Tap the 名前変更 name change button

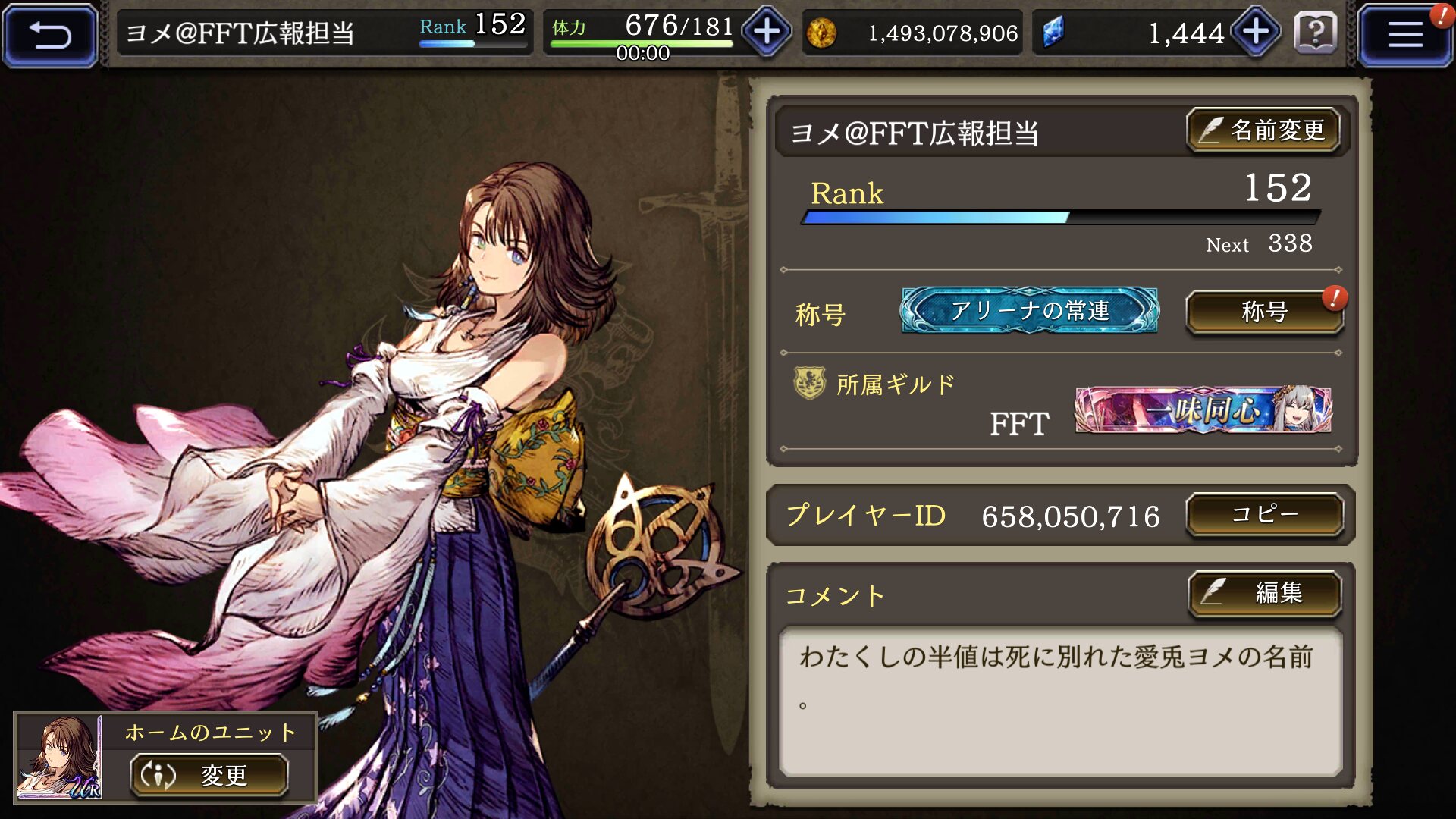(x=1263, y=130)
